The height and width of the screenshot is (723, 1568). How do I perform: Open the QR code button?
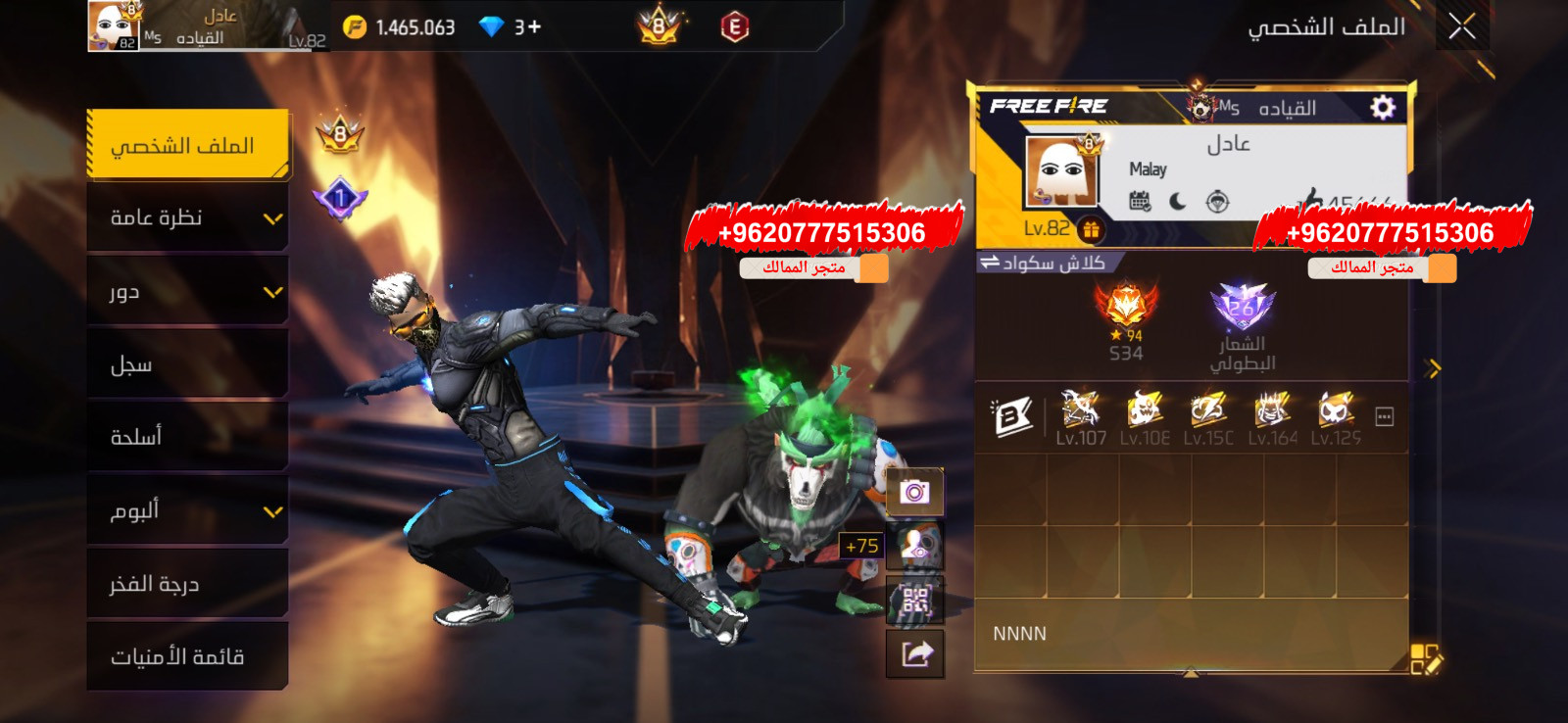(914, 600)
